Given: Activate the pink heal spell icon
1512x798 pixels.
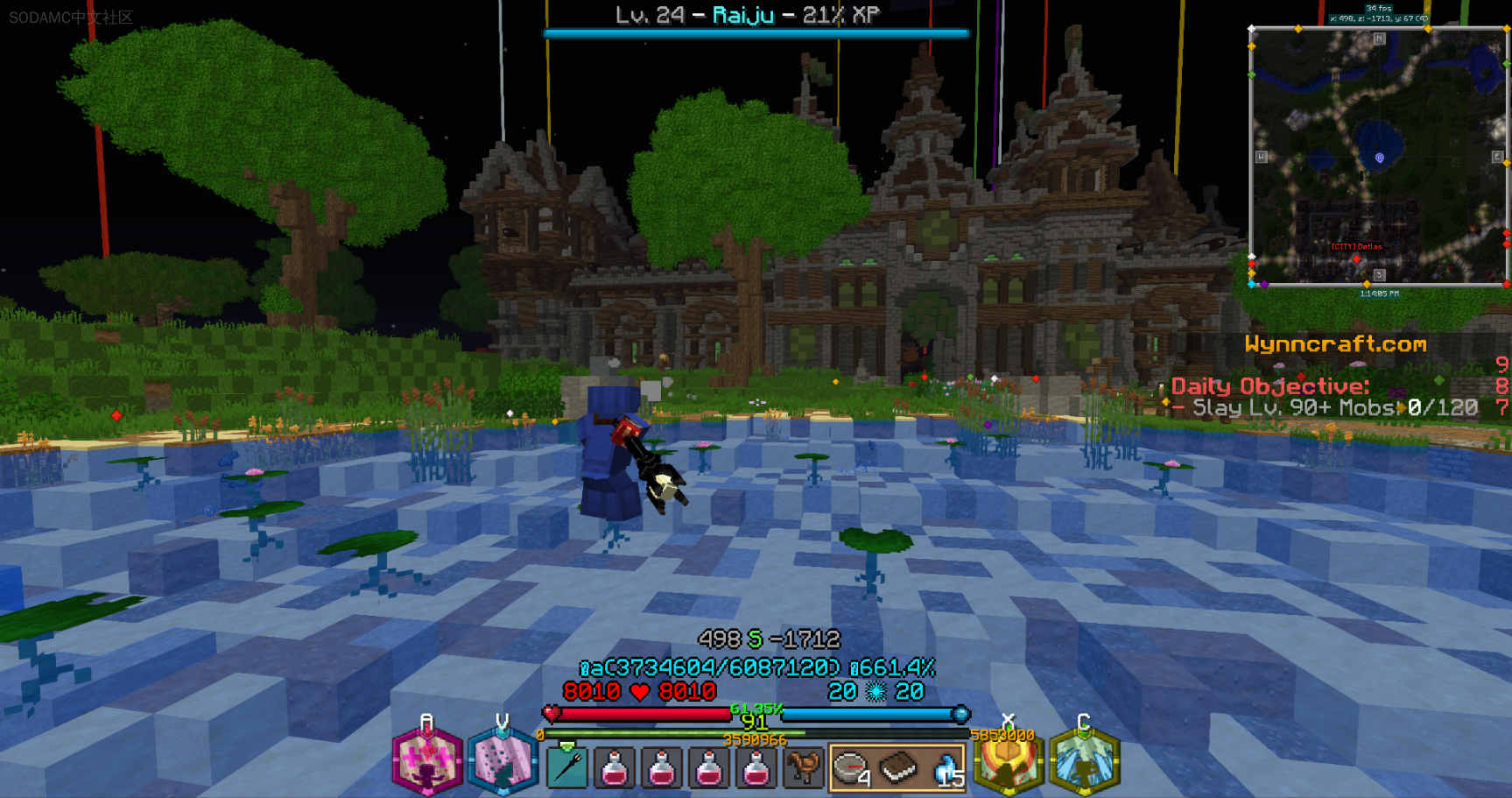Looking at the screenshot, I should 426,761.
